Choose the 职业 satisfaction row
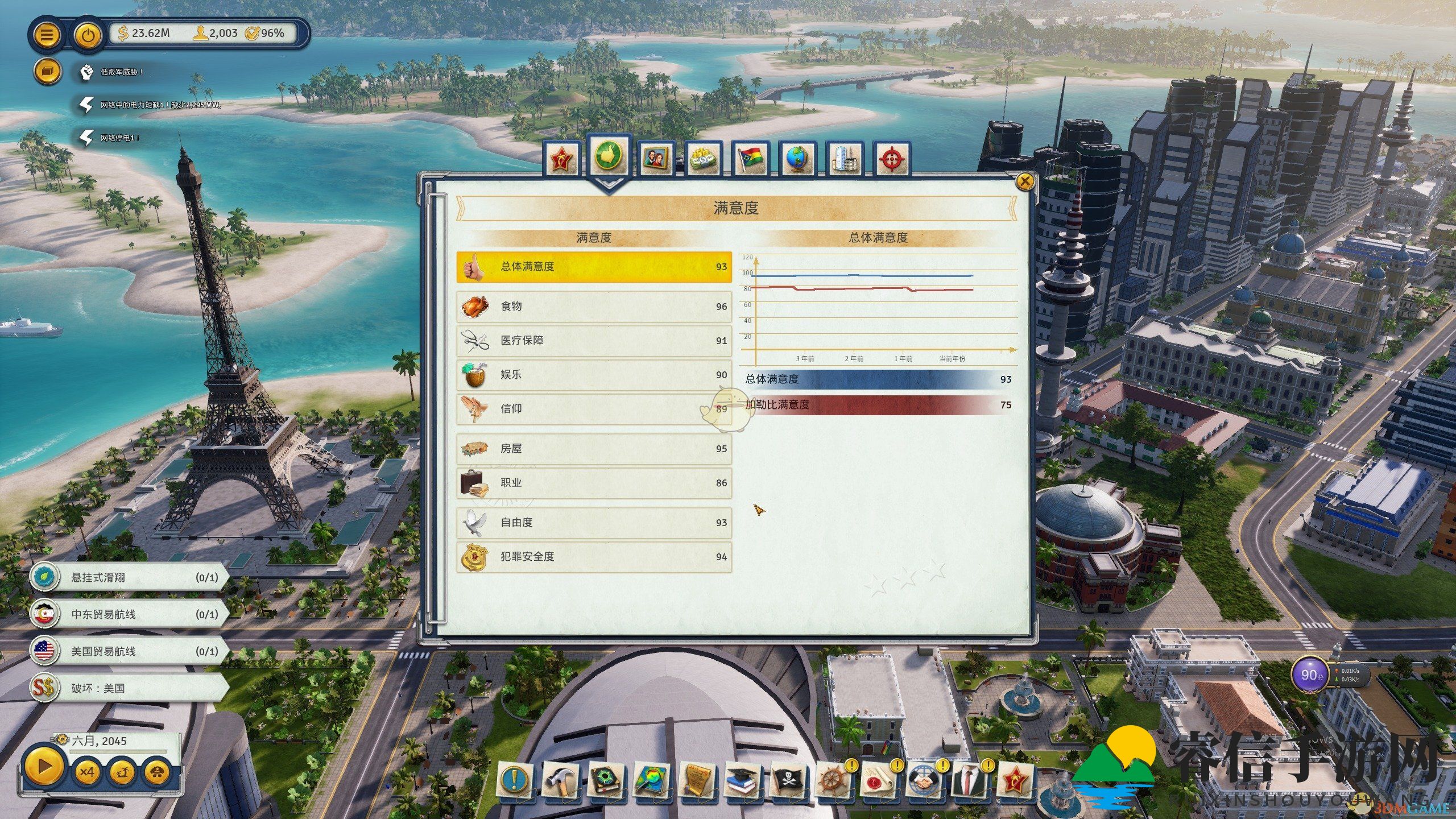 [594, 483]
